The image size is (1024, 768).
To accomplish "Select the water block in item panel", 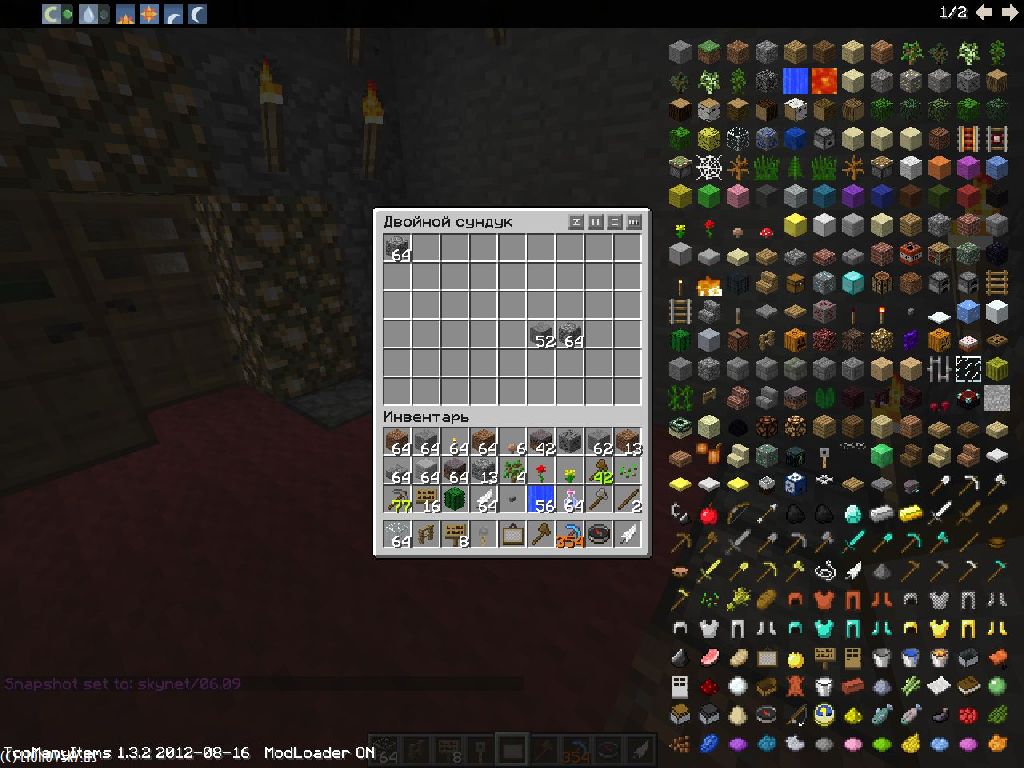I will pos(795,80).
